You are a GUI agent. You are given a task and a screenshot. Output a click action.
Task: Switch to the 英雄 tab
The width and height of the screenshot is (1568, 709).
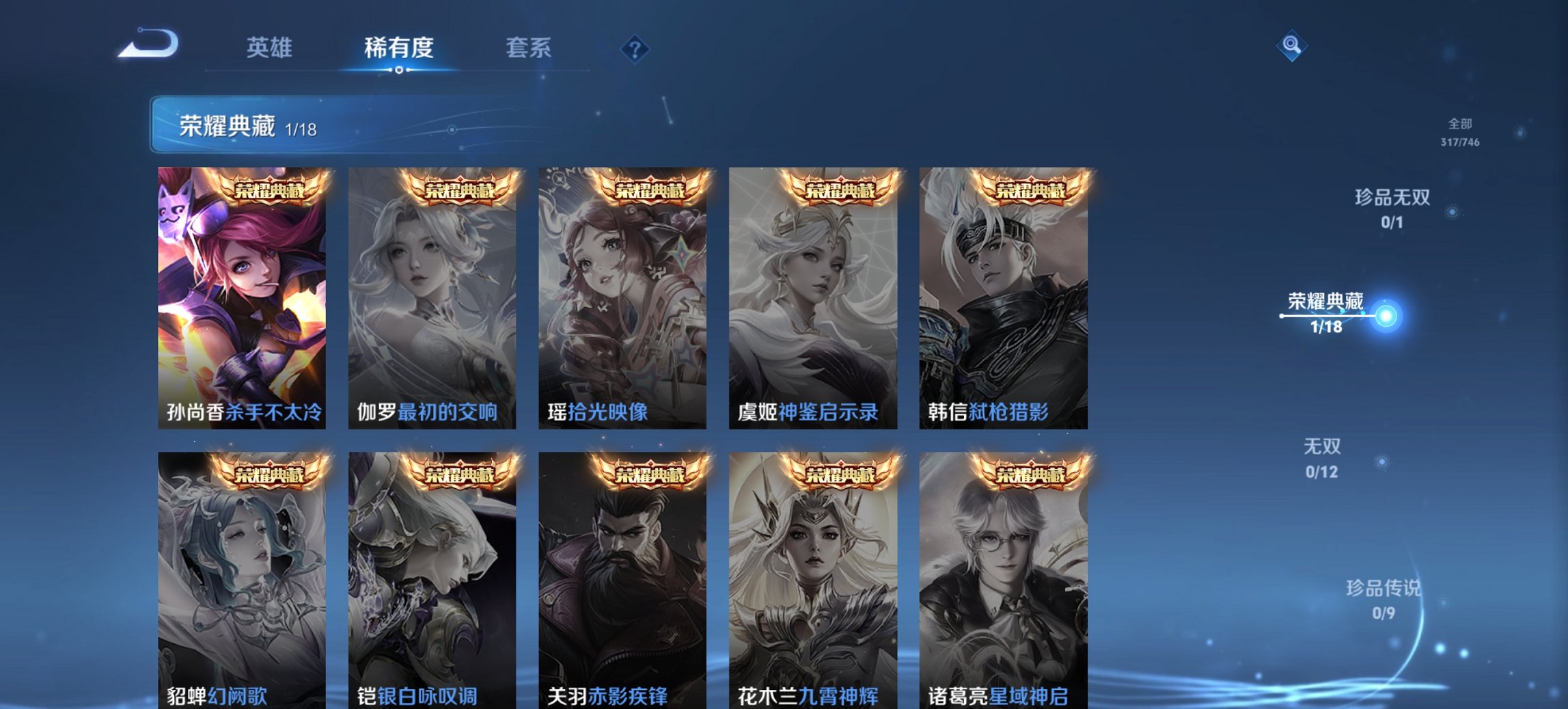[x=271, y=48]
